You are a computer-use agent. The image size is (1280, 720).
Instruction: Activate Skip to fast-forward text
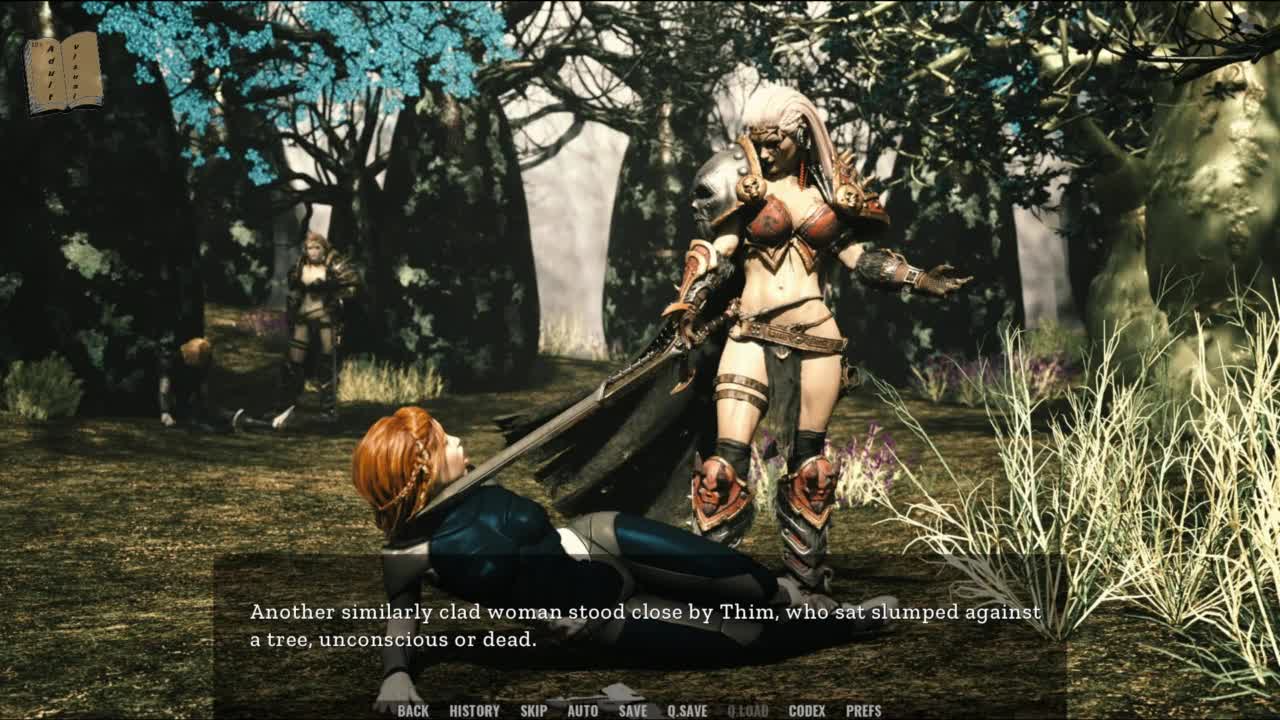pos(533,711)
